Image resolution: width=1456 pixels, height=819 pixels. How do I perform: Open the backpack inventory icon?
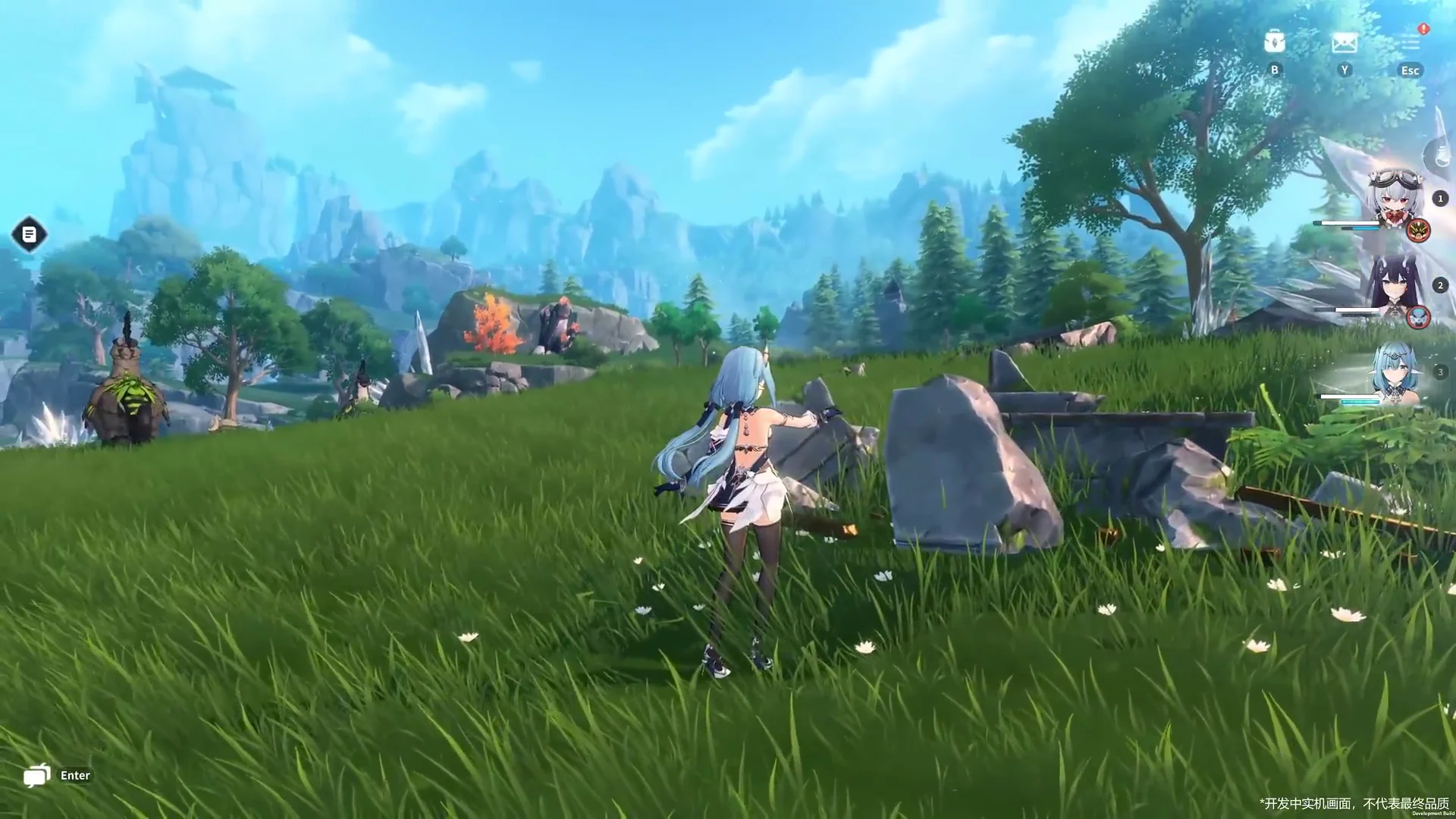(1274, 42)
